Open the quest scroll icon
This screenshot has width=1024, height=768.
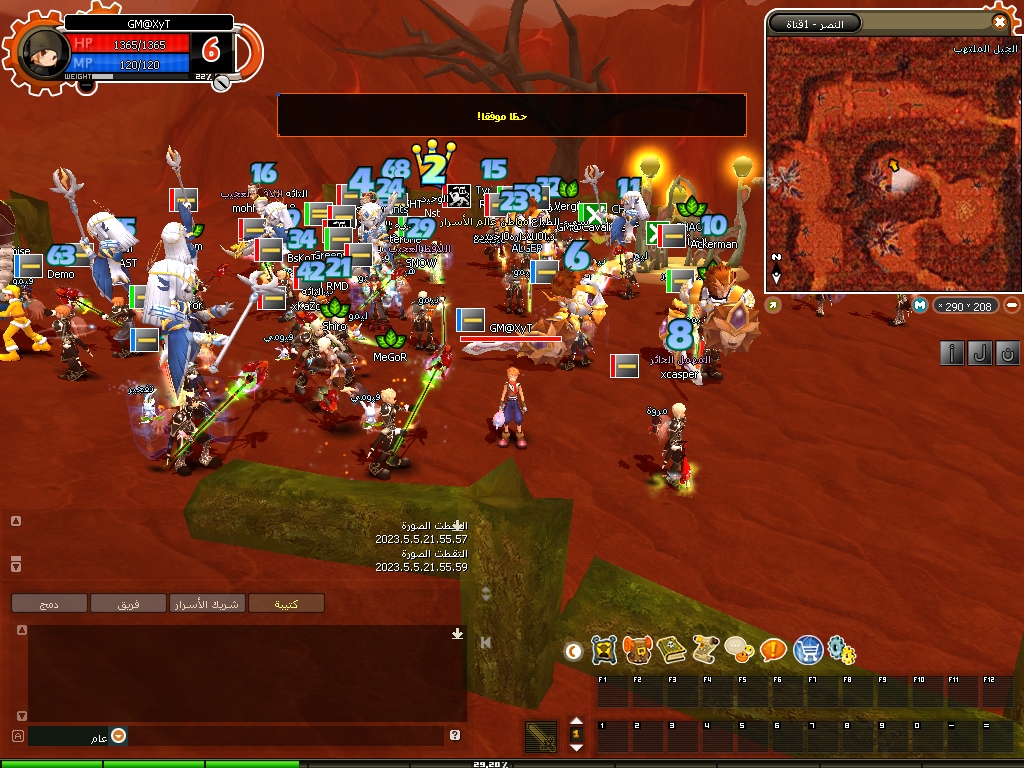705,651
